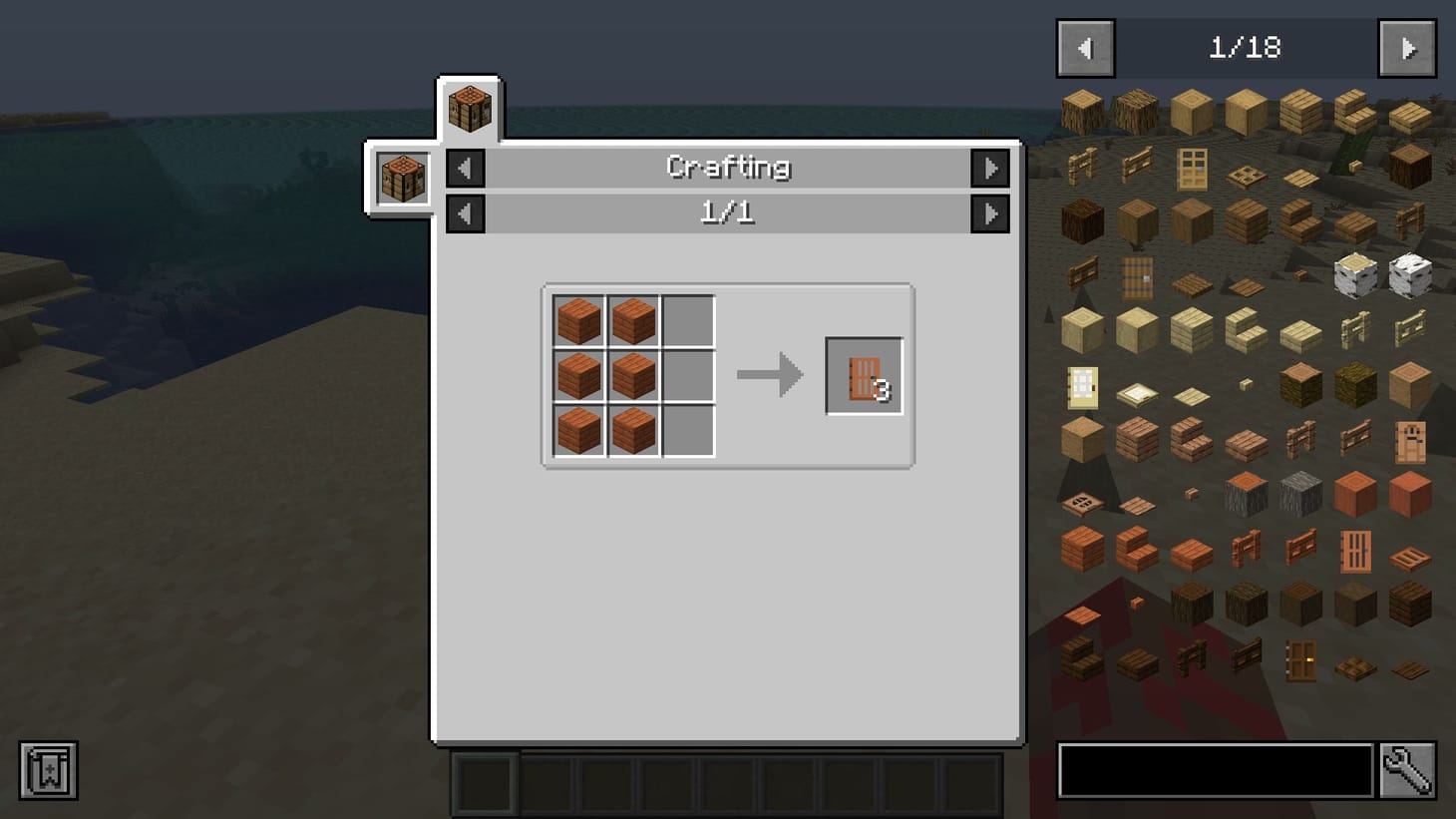Click the right arrow beside the Crafting header
Screen dimensions: 1456x819
(990, 168)
